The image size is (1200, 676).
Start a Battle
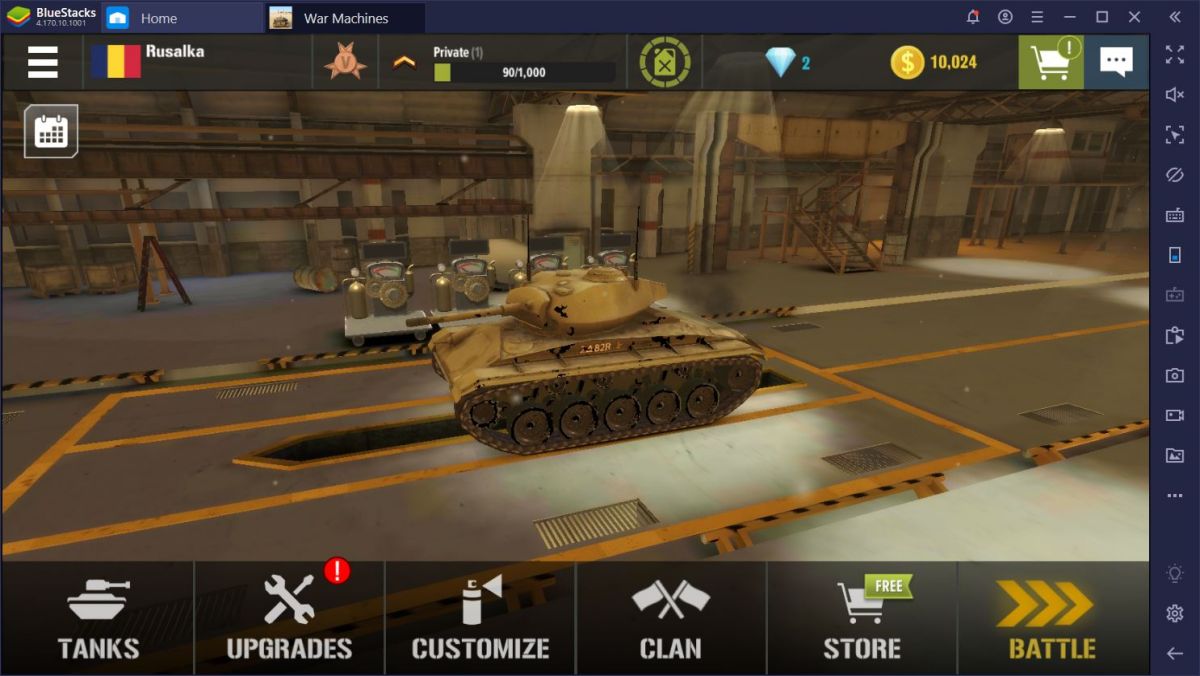tap(1052, 618)
